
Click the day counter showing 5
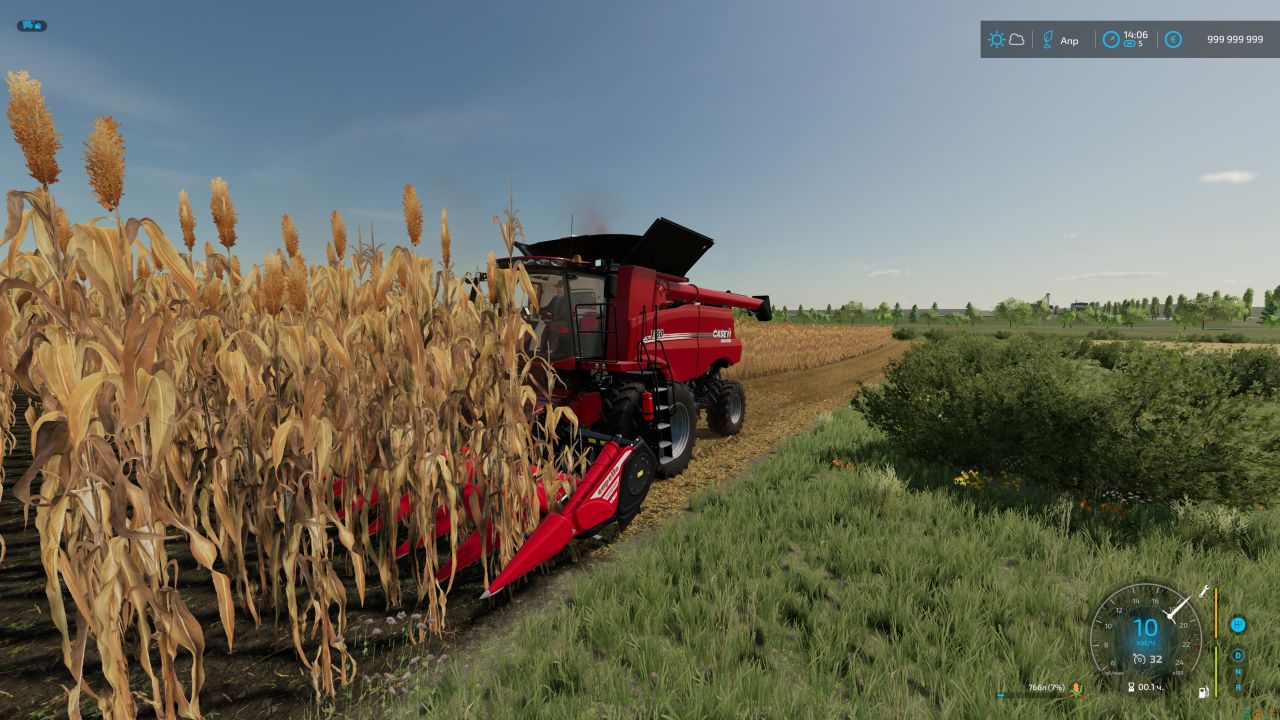1134,45
